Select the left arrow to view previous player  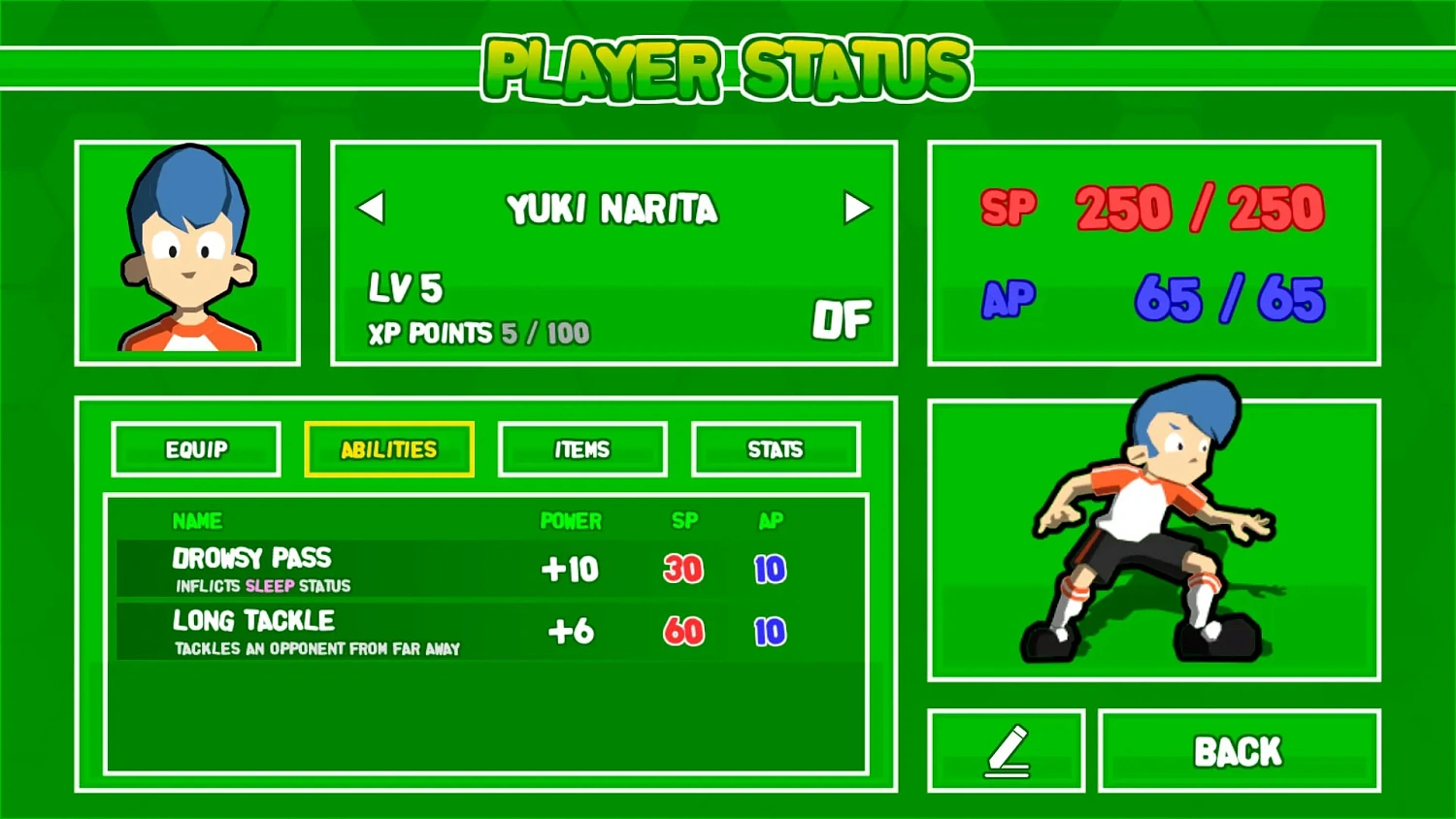click(372, 207)
